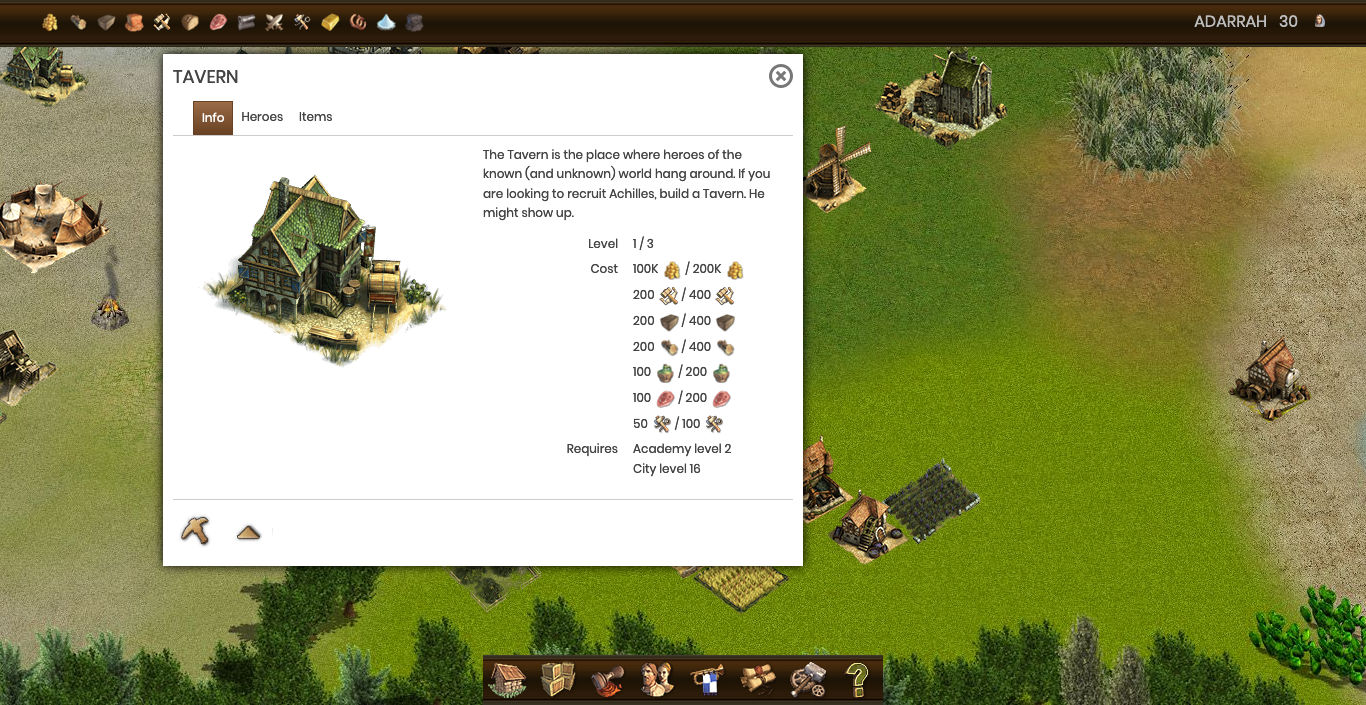Click the crossed swords resource icon
The height and width of the screenshot is (705, 1366).
coord(274,22)
